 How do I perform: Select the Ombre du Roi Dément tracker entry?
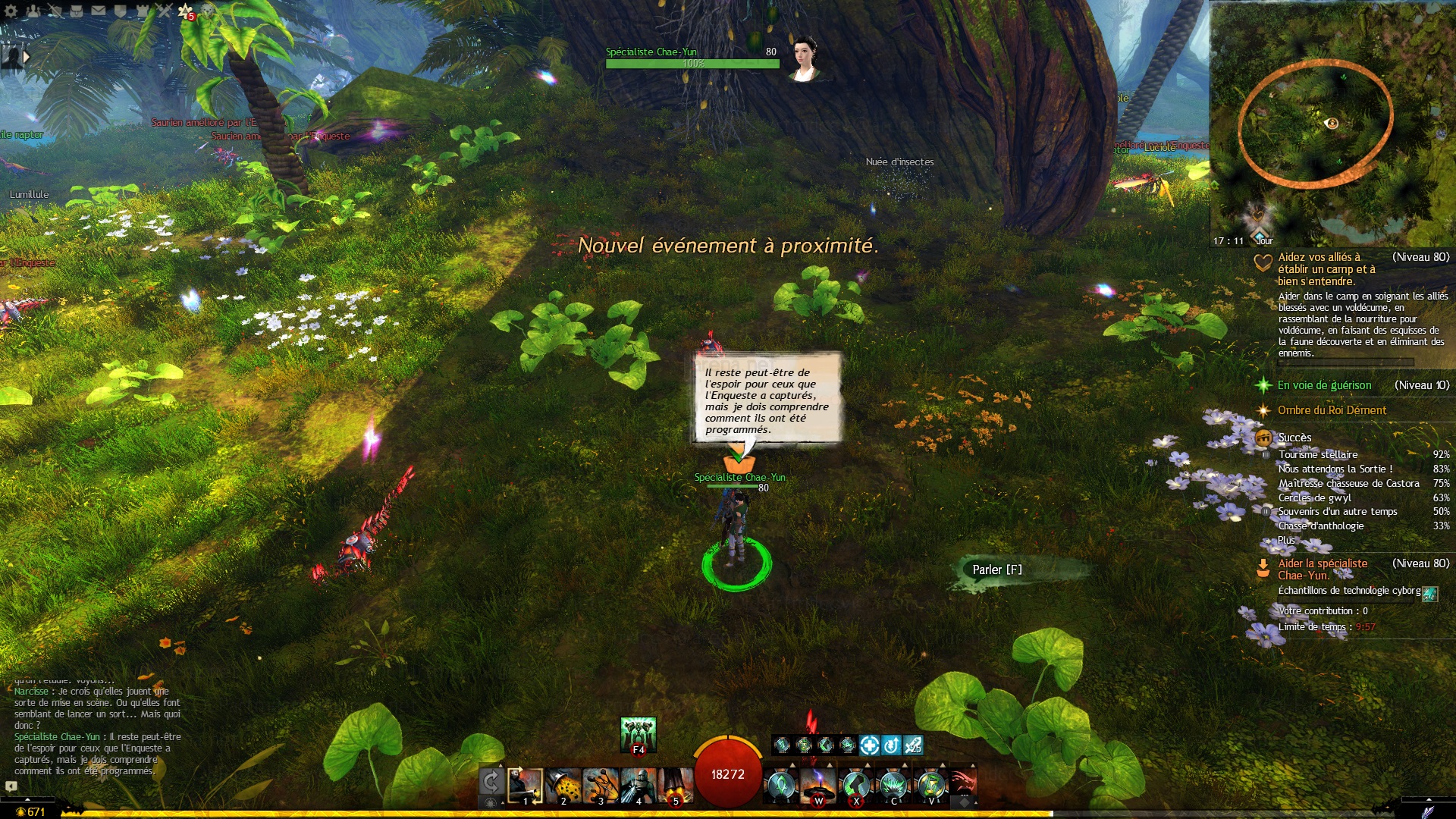(1332, 410)
